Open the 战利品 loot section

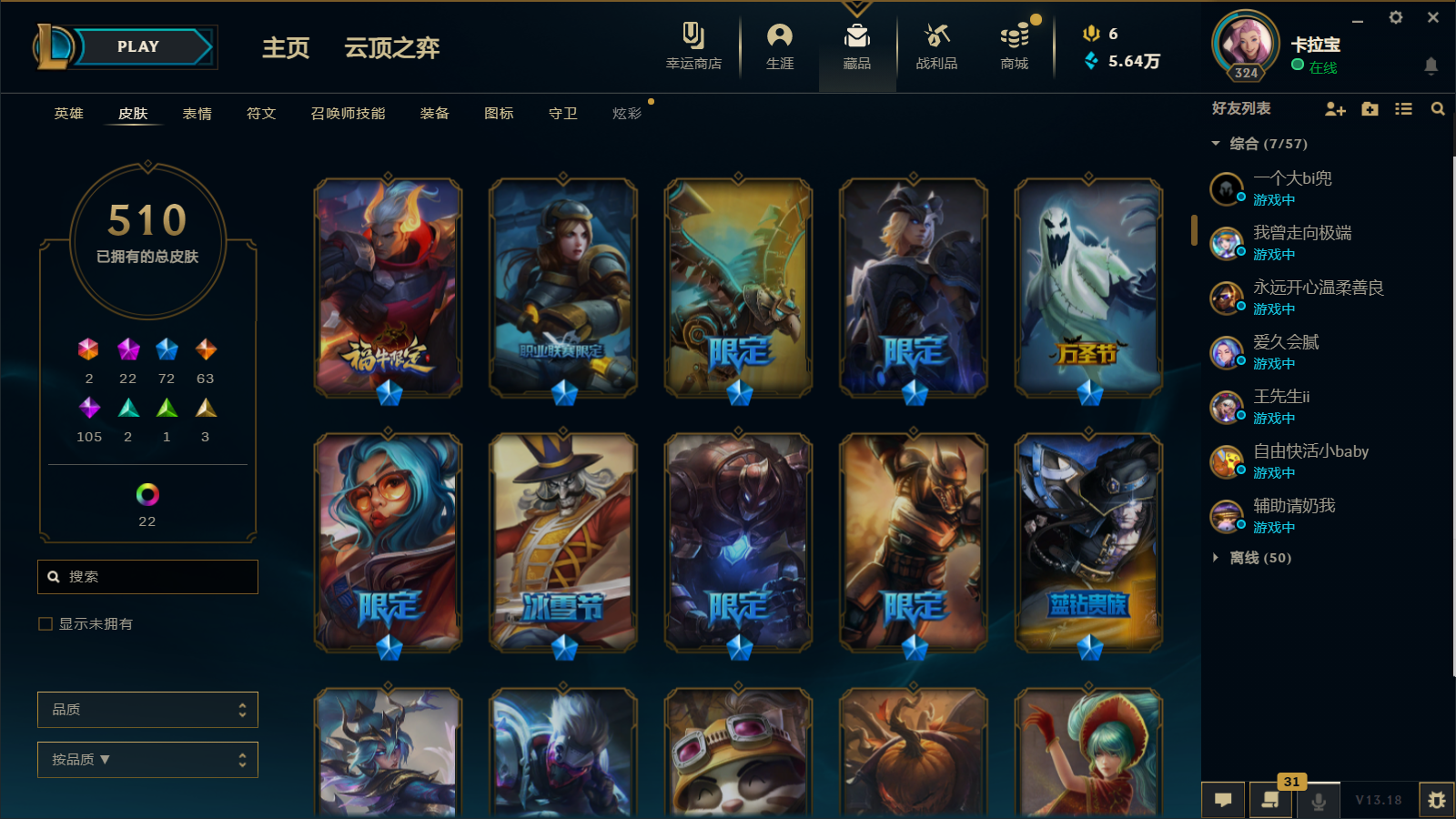(x=936, y=46)
